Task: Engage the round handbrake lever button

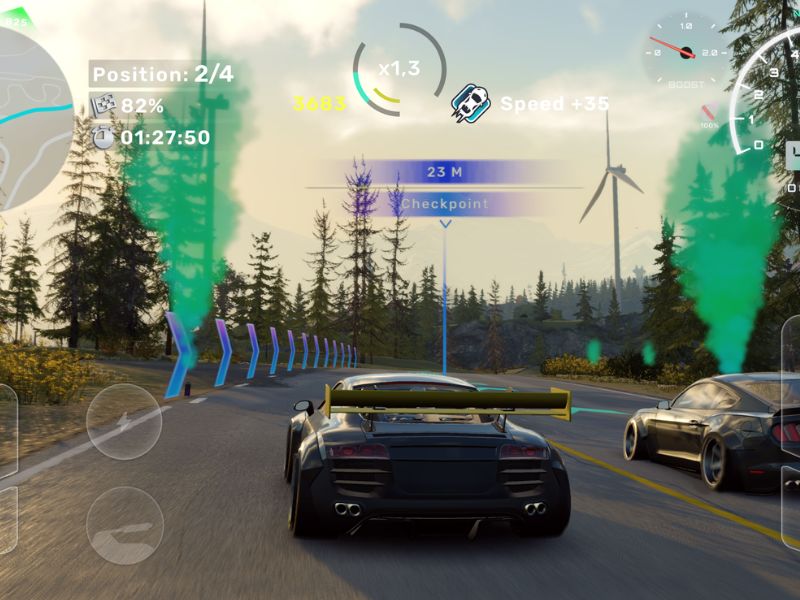Action: tap(124, 525)
